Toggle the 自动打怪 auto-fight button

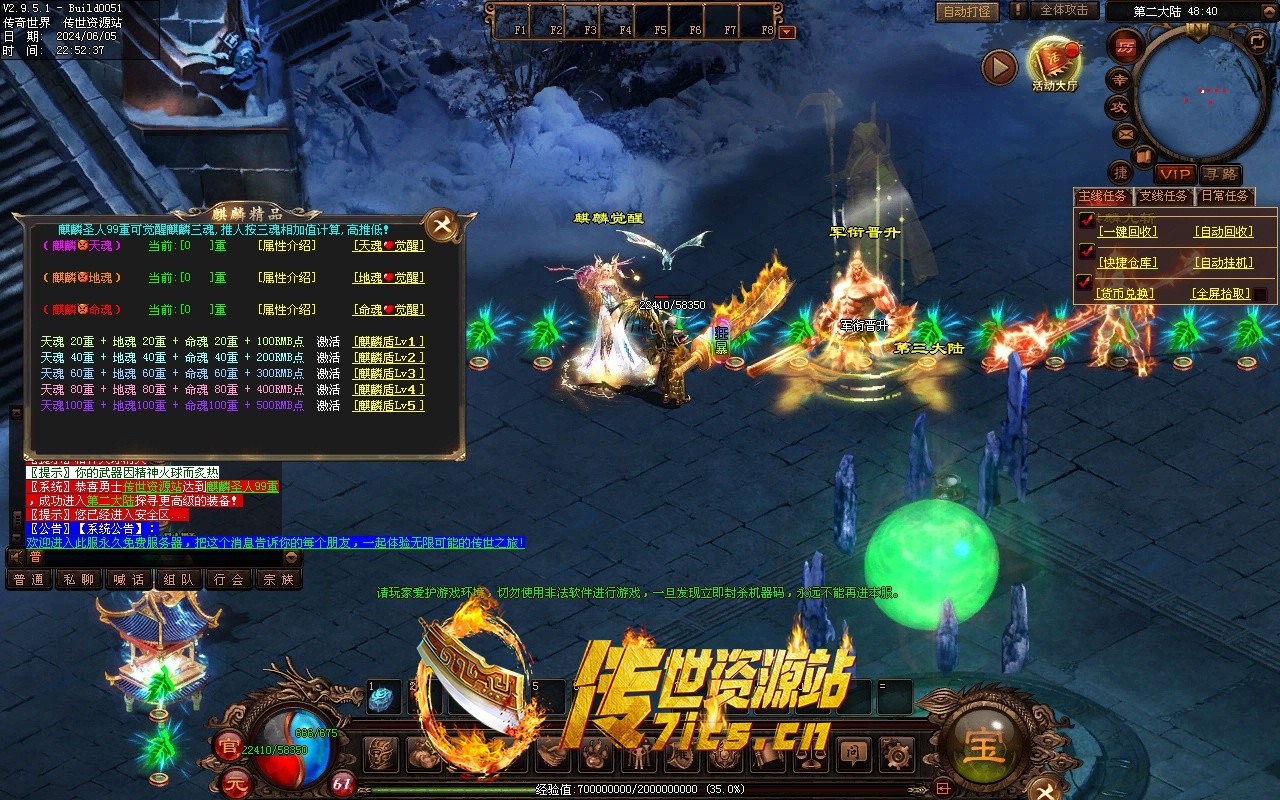[x=967, y=11]
